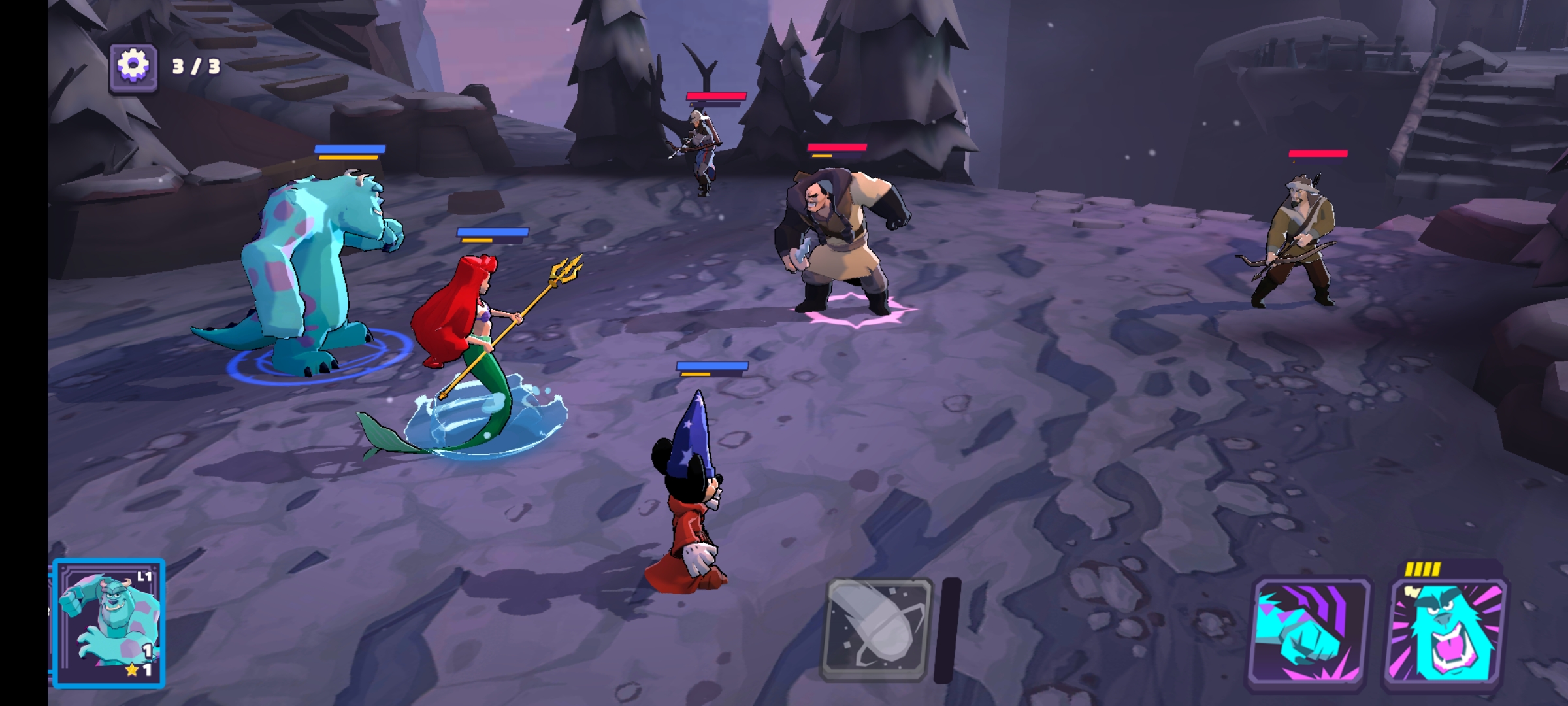Image resolution: width=1568 pixels, height=706 pixels.
Task: Activate Sulley's claw swipe ability
Action: tap(1310, 633)
